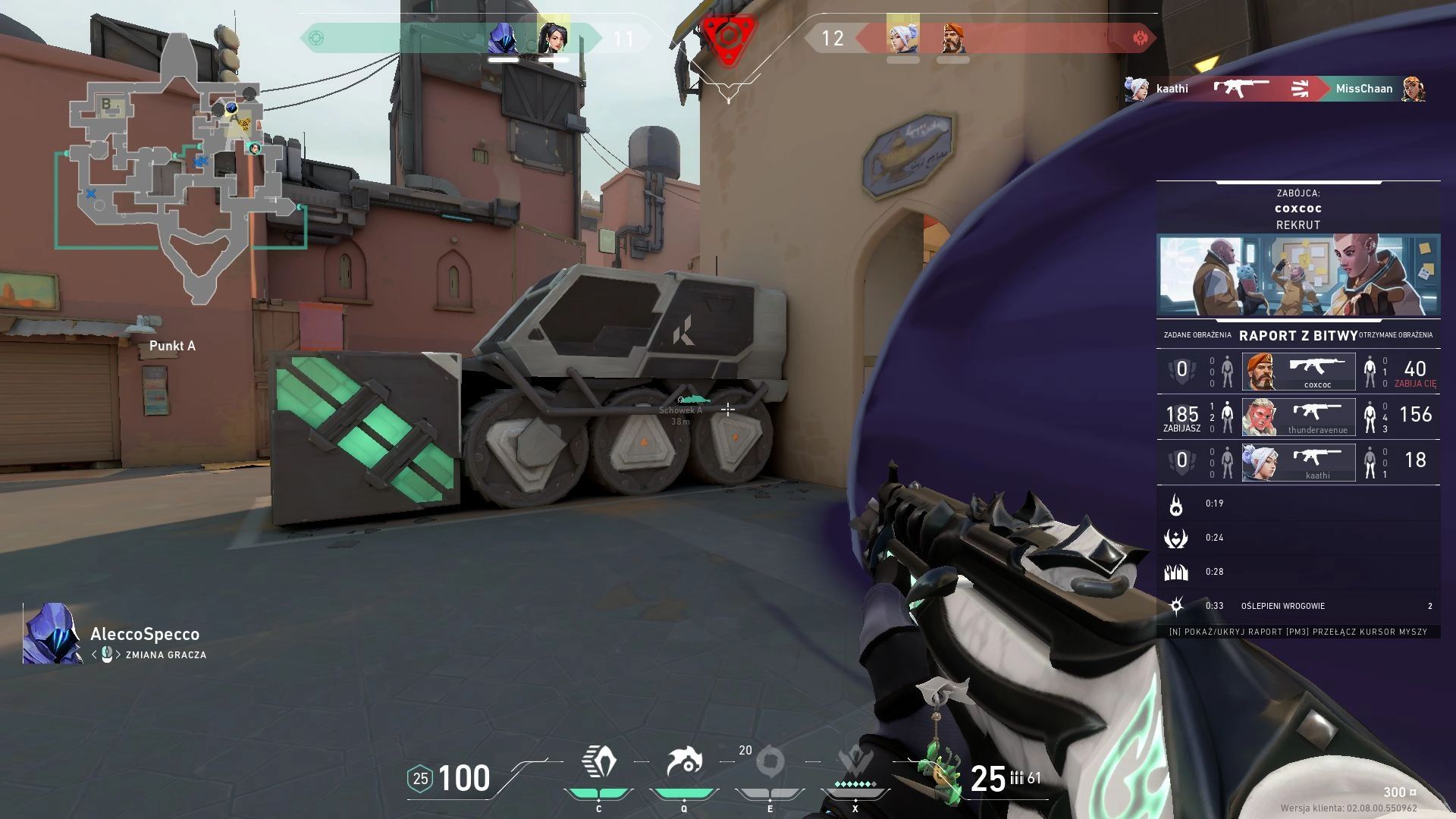Select the Jett portrait on the red team
Image resolution: width=1456 pixels, height=819 pixels.
(x=902, y=38)
